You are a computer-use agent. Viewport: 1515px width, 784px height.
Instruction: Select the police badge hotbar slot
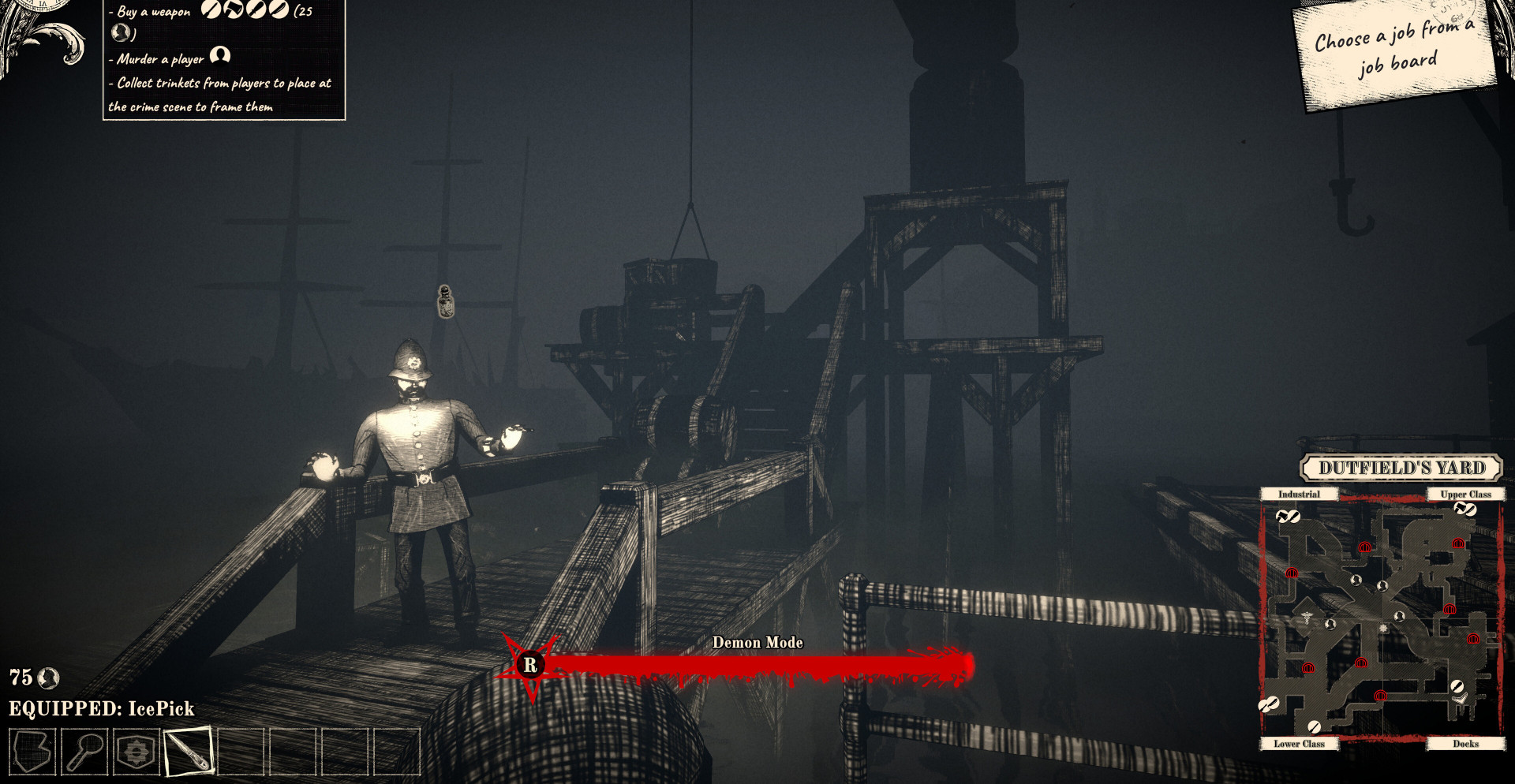tap(137, 752)
